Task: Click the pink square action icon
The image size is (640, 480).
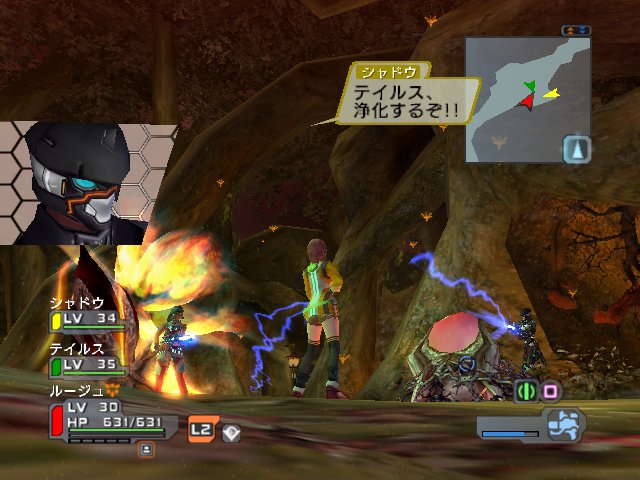Action: point(550,391)
